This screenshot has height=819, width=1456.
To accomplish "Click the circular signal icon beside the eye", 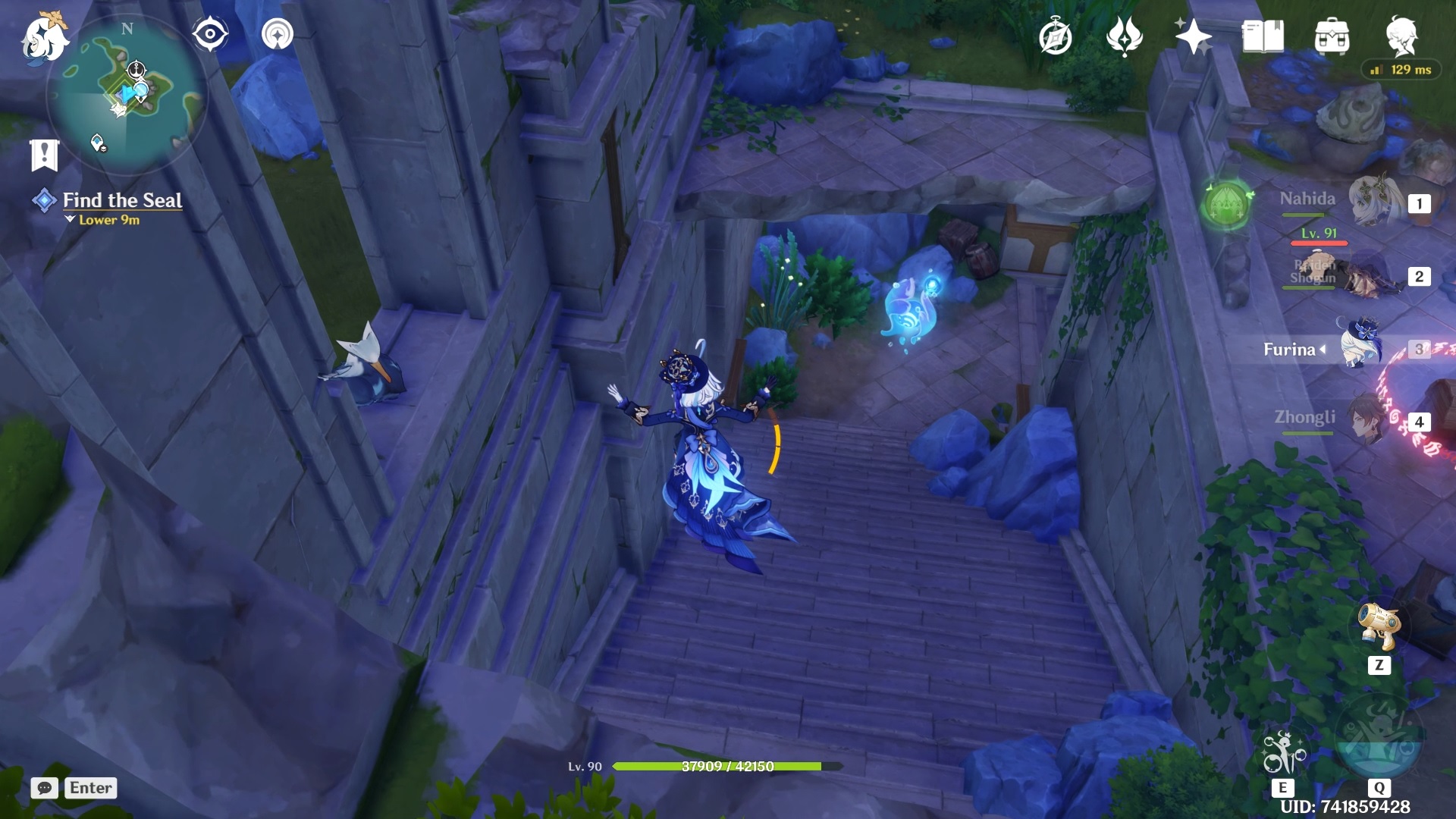I will click(x=277, y=34).
